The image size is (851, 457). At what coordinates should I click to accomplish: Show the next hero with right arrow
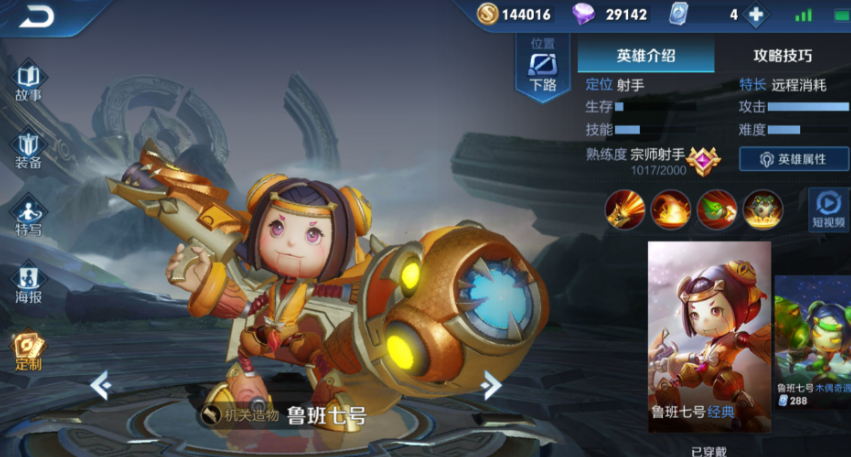pos(490,384)
